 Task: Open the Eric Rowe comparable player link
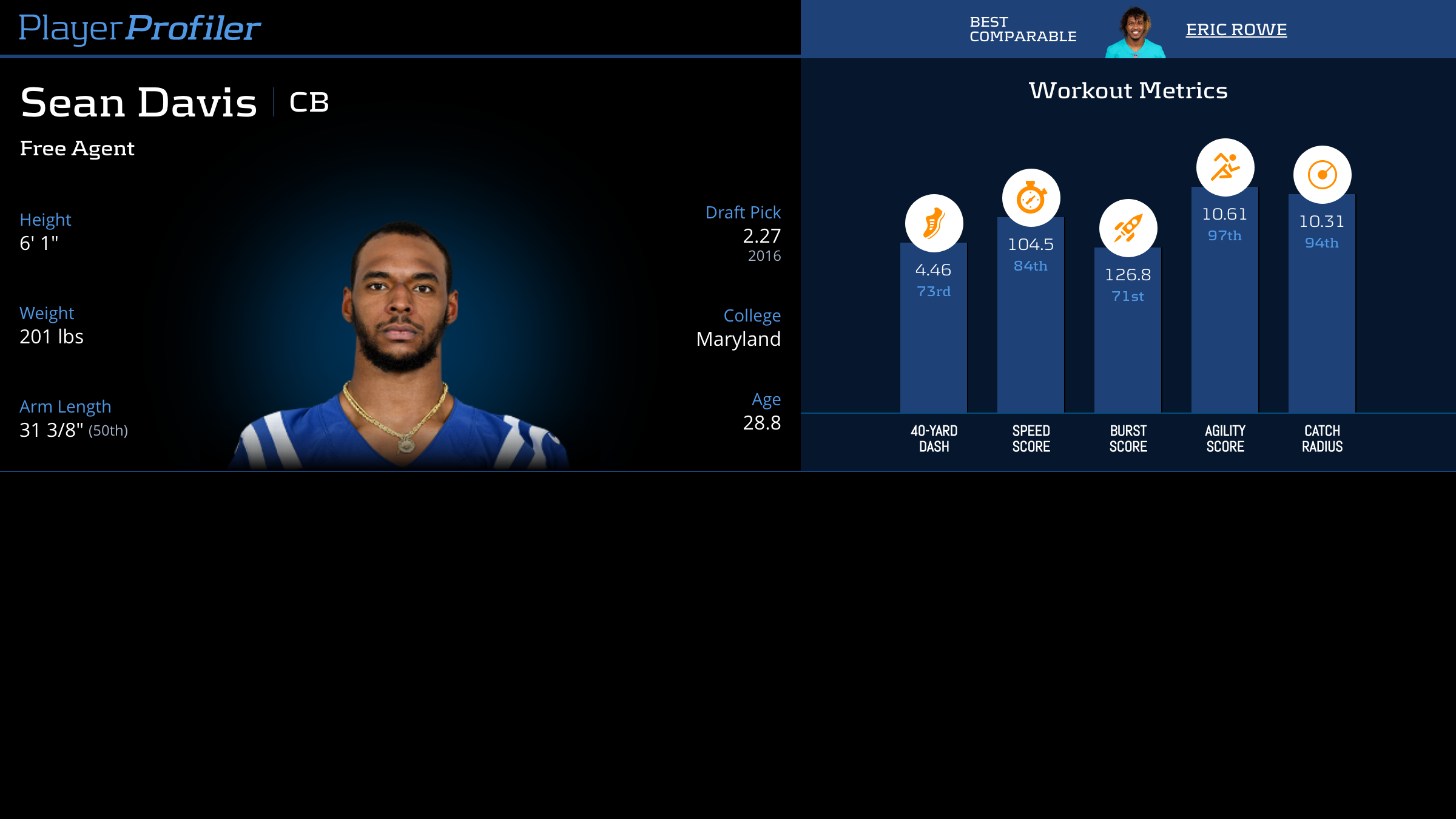(x=1236, y=30)
